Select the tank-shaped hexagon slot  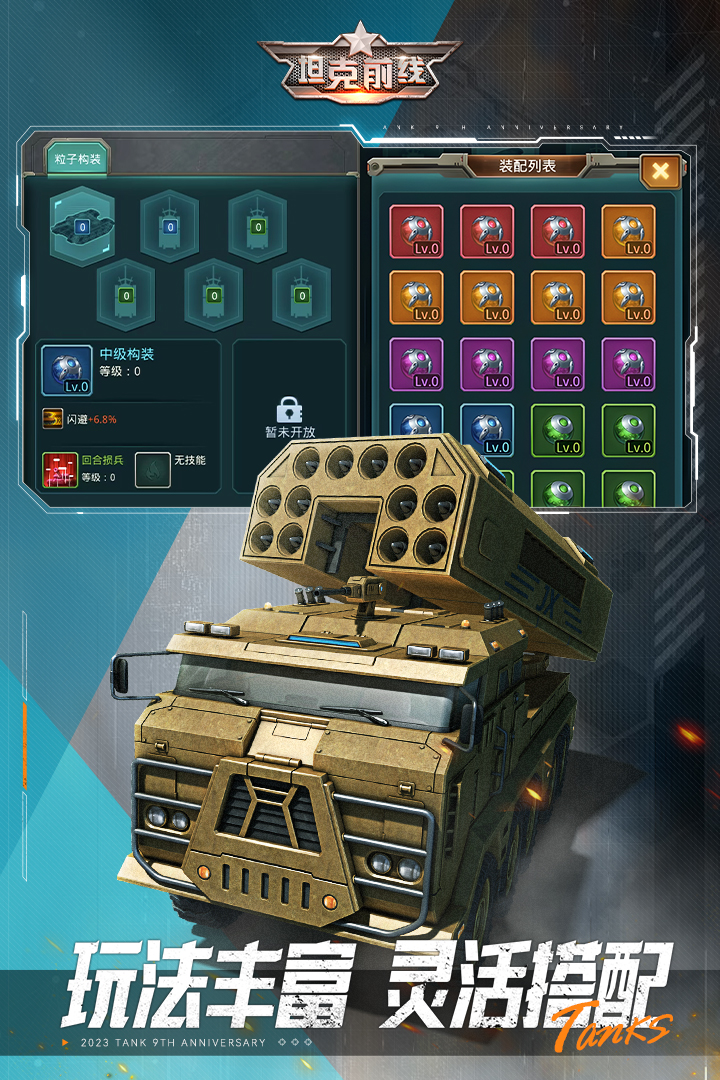point(82,224)
